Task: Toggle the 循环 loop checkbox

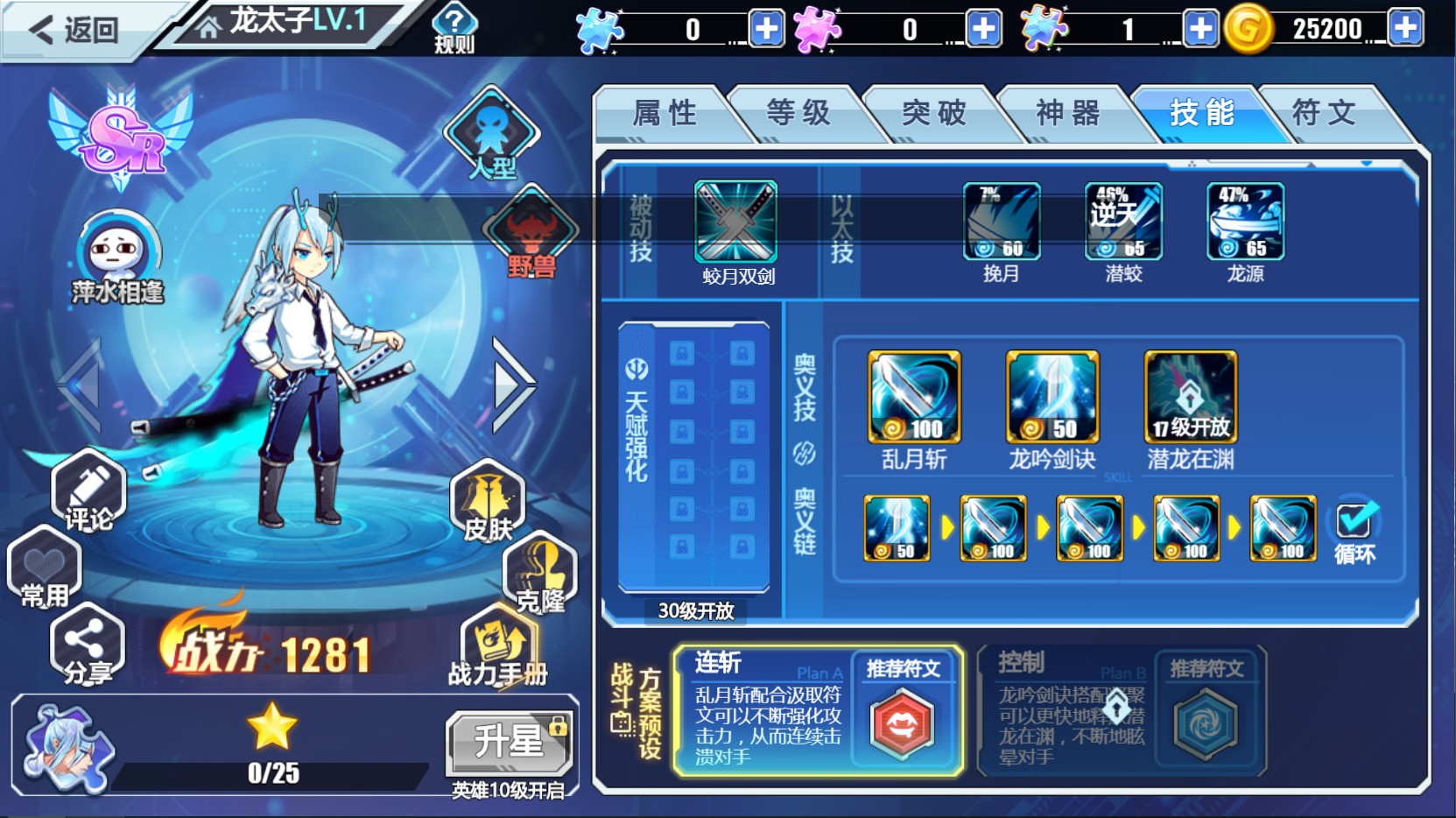Action: (x=1354, y=523)
